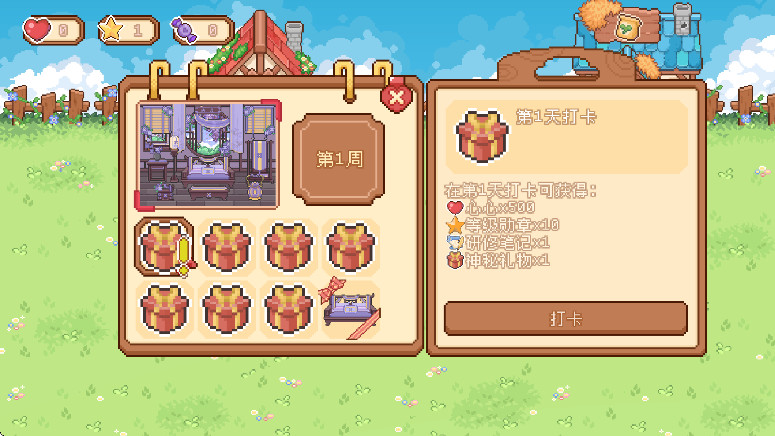The image size is (775, 436).
Task: Close the check-in panel with the red X
Action: (397, 97)
